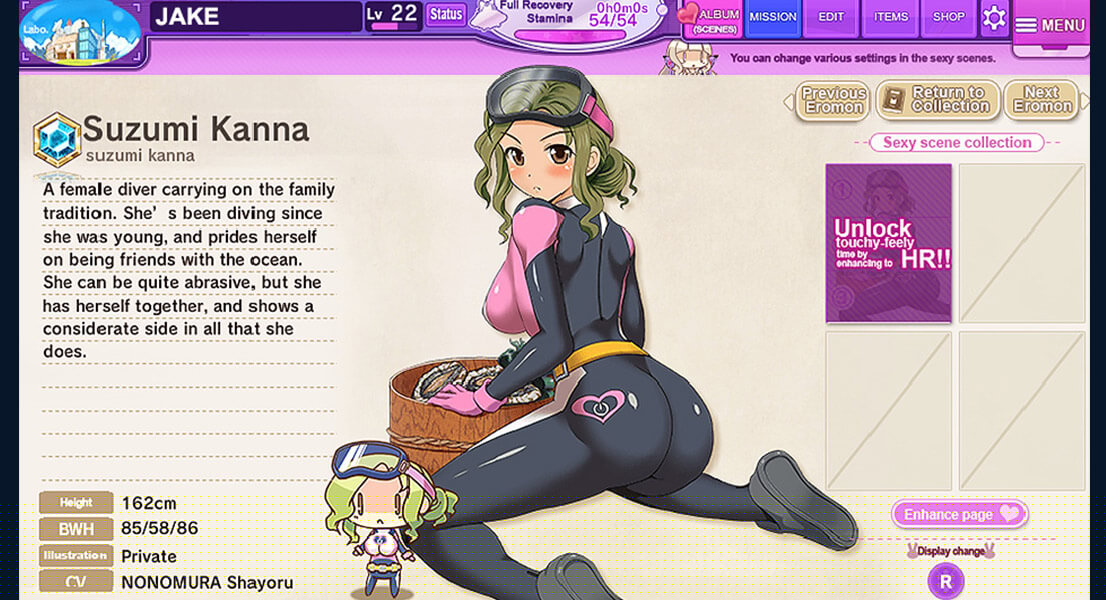This screenshot has height=600, width=1106.
Task: Open the Album scenes menu
Action: (709, 18)
